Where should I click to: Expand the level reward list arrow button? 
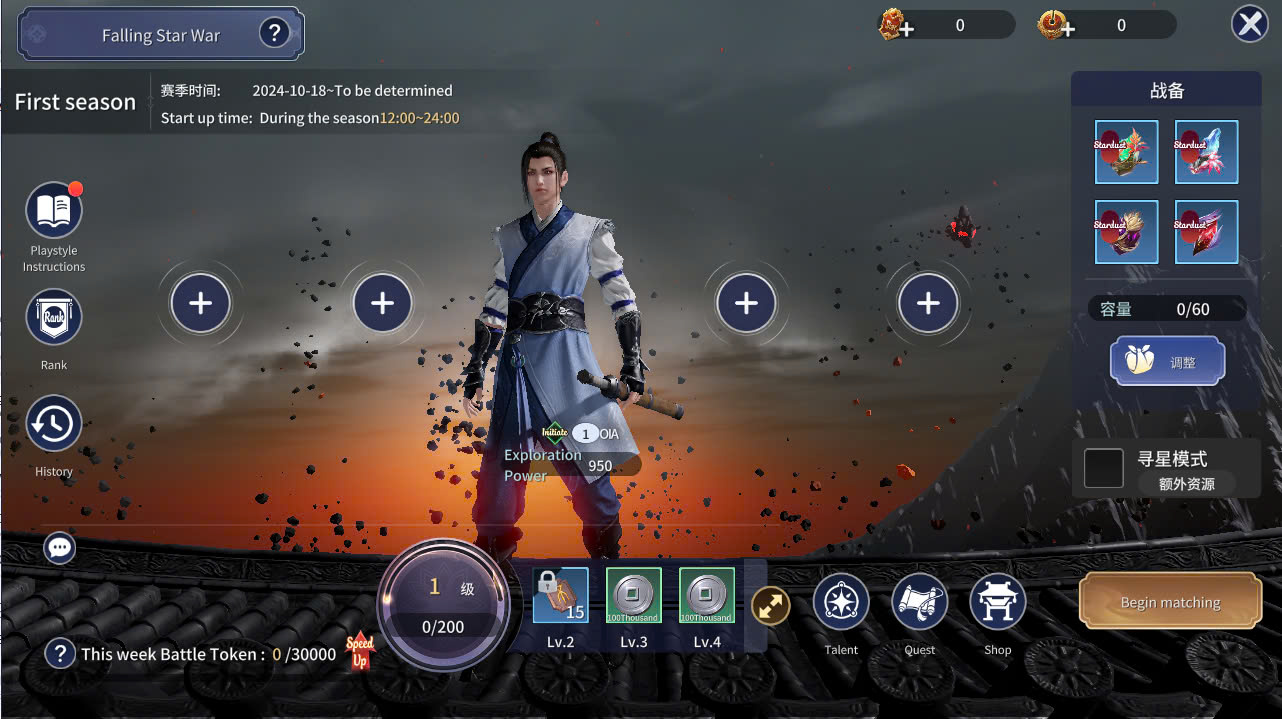(771, 605)
